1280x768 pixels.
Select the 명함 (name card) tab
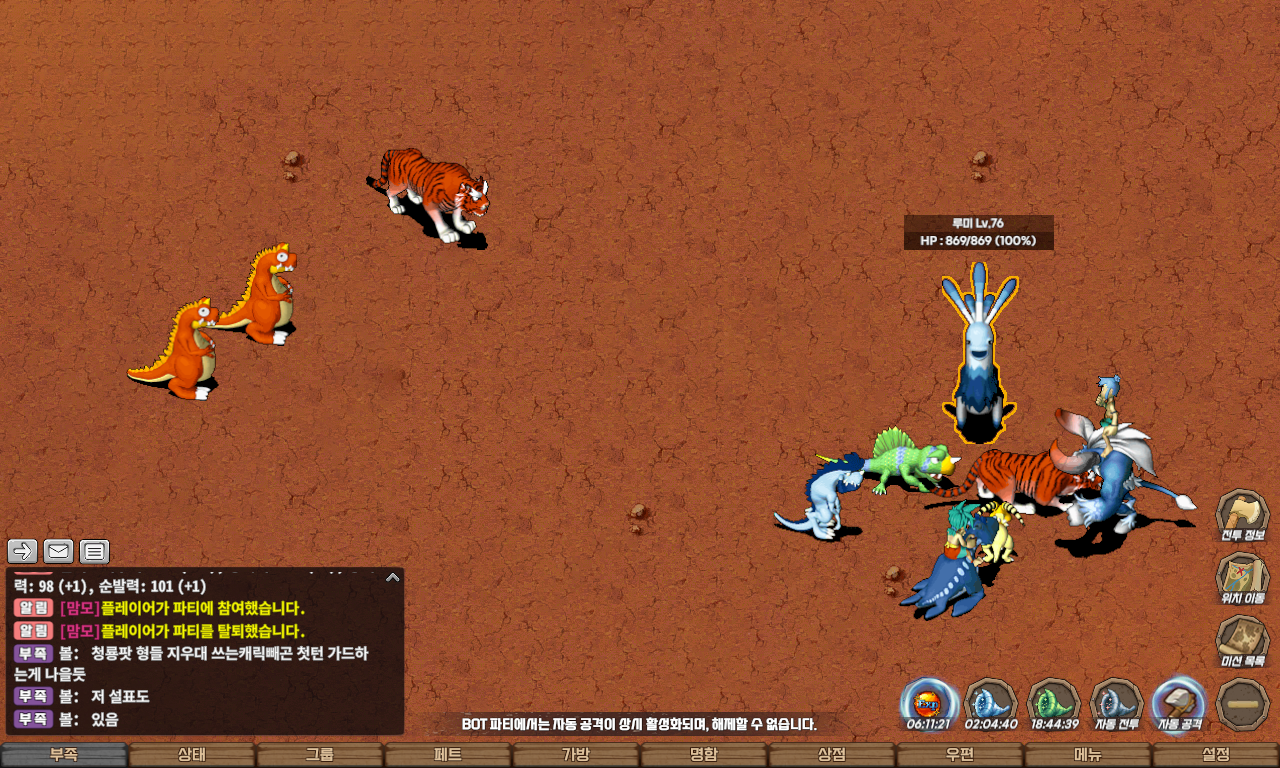(x=704, y=755)
